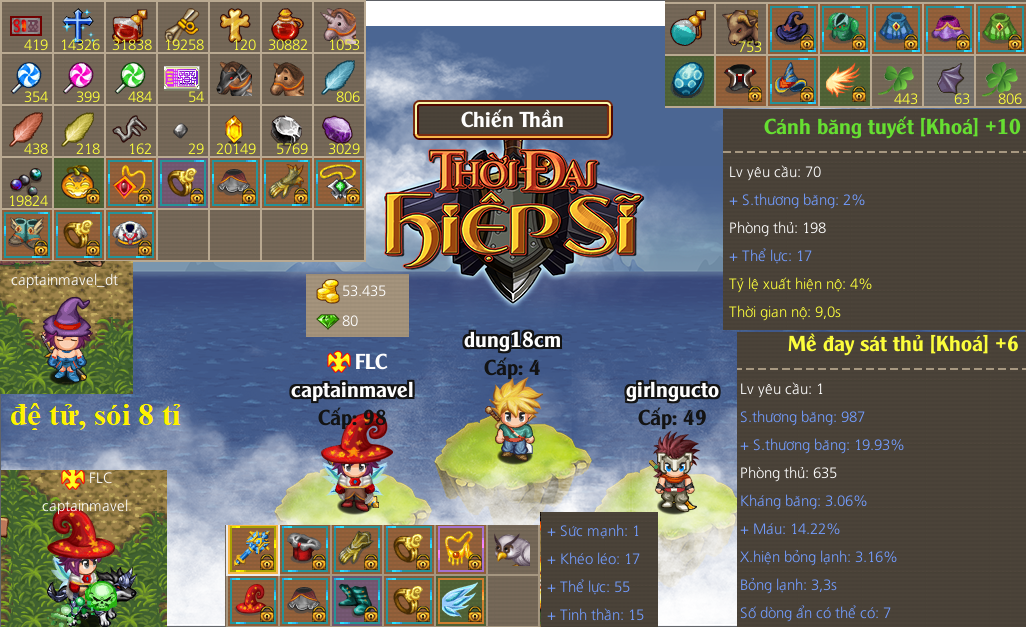Click the equipped blue scepter weapon
Image resolution: width=1026 pixels, height=627 pixels.
[x=254, y=547]
